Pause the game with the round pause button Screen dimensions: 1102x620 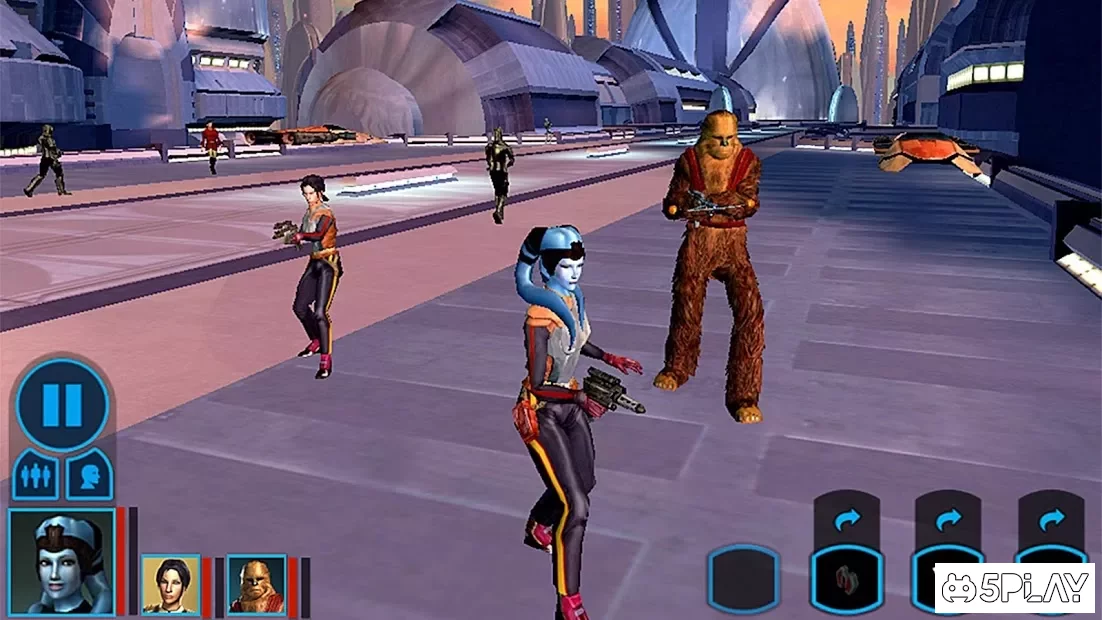[x=62, y=405]
